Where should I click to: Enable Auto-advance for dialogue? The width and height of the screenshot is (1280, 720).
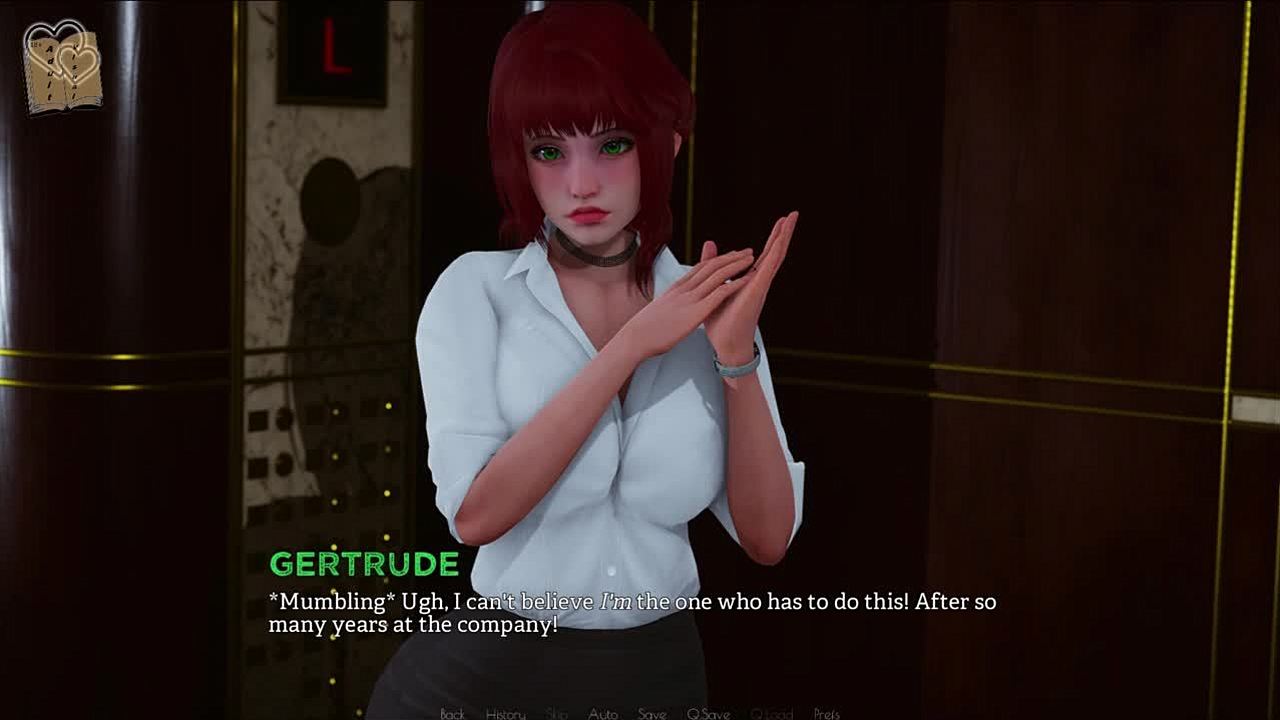(602, 713)
